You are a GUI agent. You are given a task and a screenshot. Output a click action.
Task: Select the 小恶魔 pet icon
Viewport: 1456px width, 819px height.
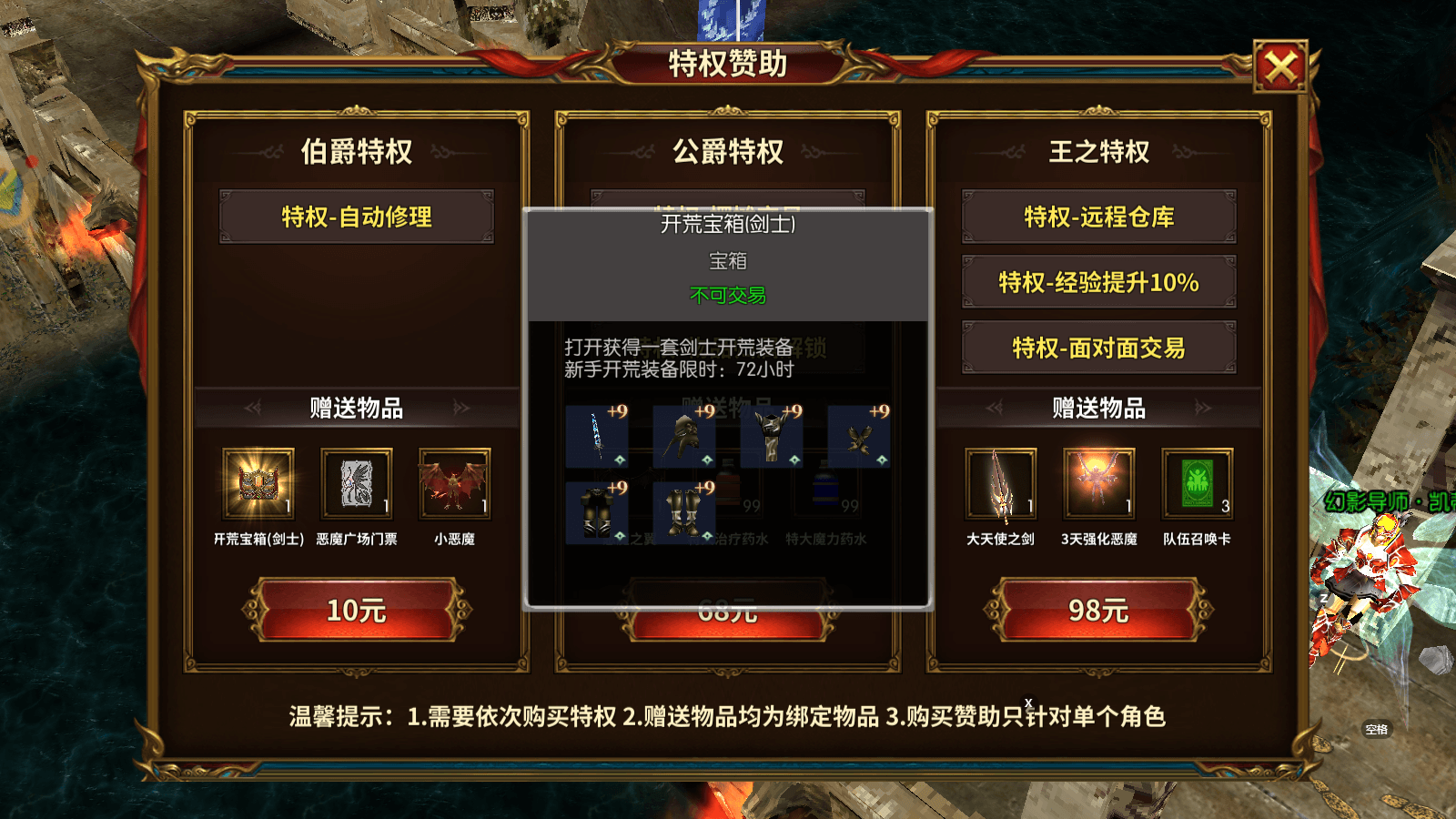[x=453, y=482]
